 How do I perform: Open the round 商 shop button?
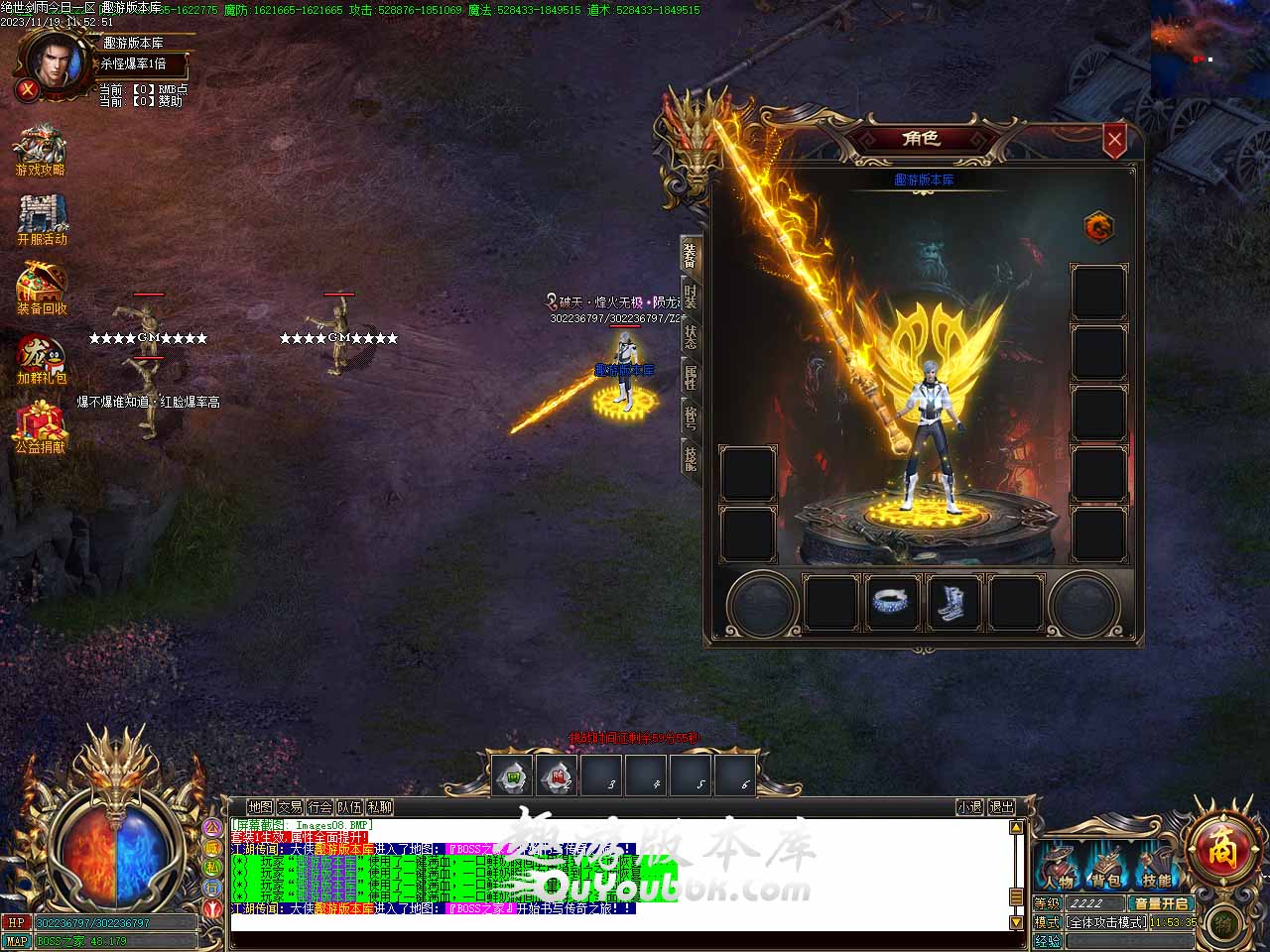click(1219, 849)
